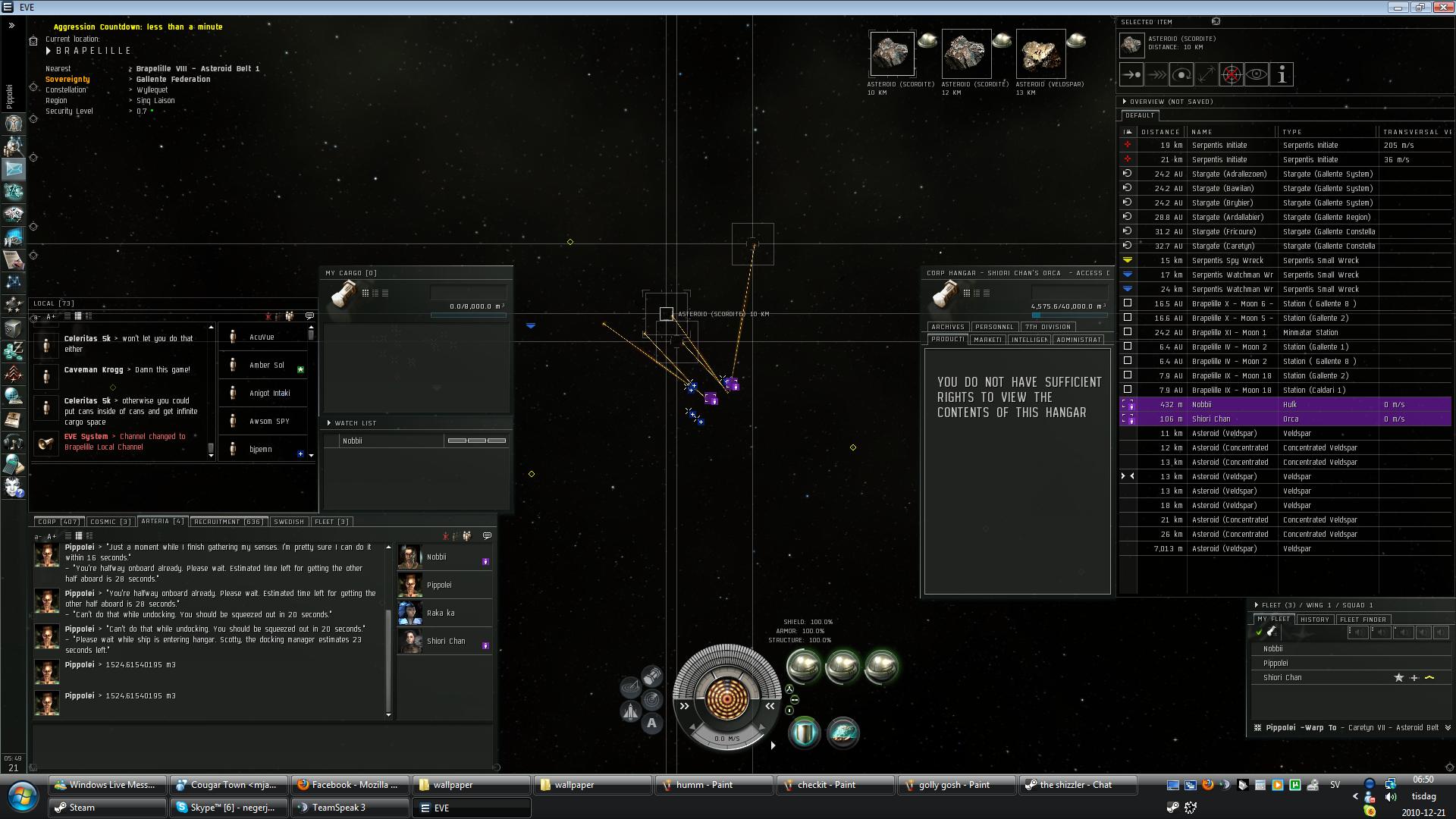The image size is (1456, 819).
Task: Open the Fleet Finder tab
Action: click(x=1363, y=620)
